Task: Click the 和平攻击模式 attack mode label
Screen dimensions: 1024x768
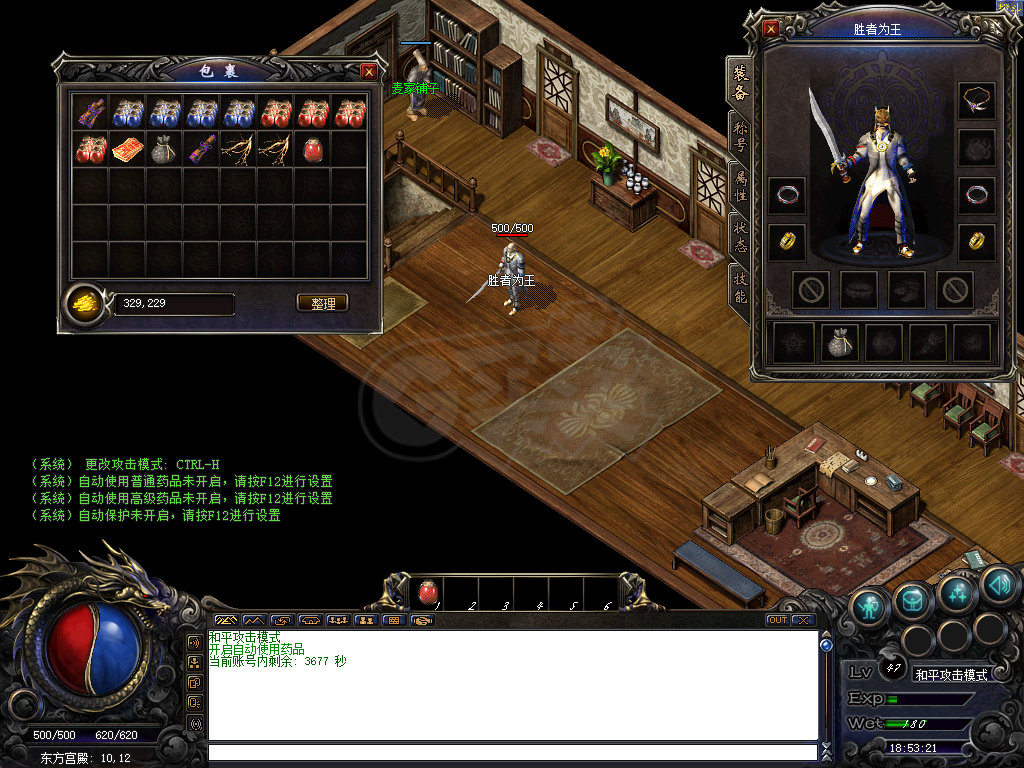Action: click(951, 675)
